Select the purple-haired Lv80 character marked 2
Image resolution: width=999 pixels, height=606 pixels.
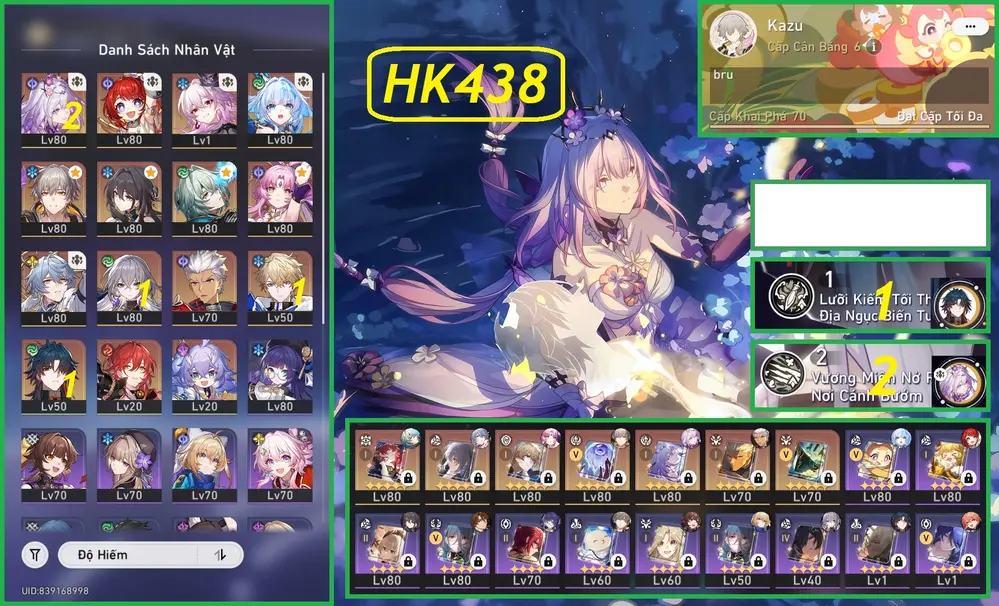coord(53,107)
